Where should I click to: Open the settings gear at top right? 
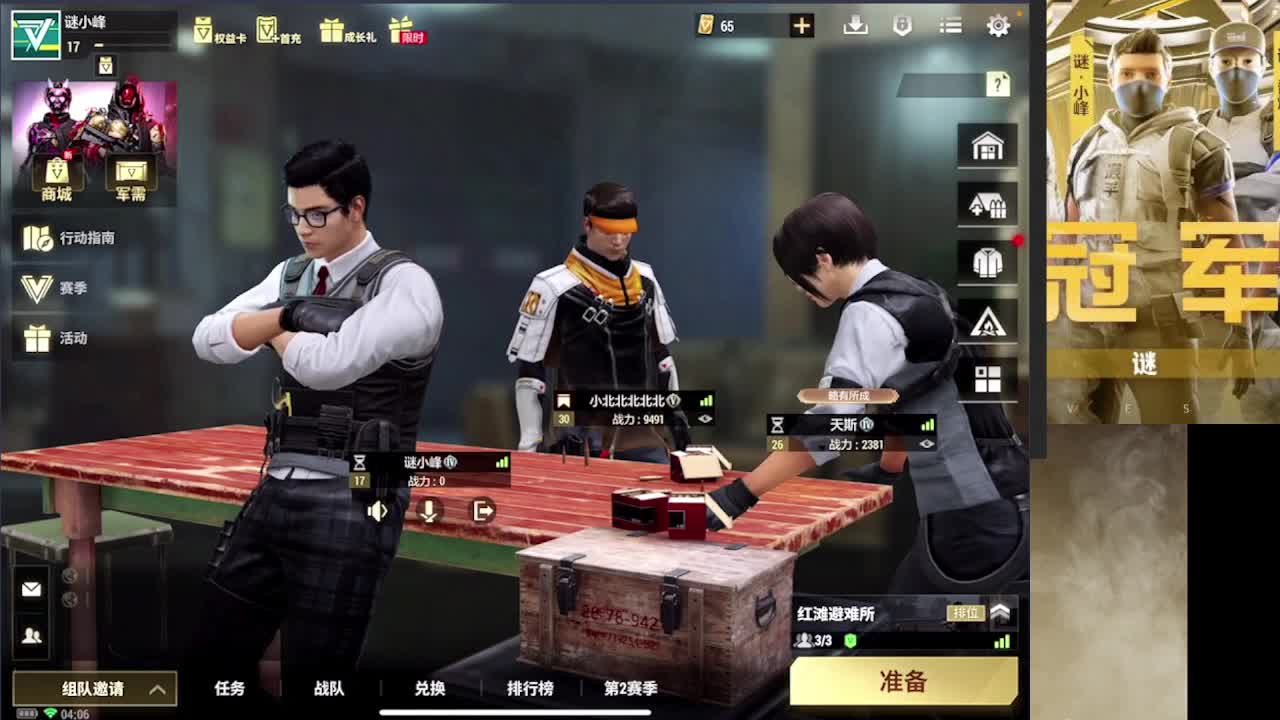point(997,25)
